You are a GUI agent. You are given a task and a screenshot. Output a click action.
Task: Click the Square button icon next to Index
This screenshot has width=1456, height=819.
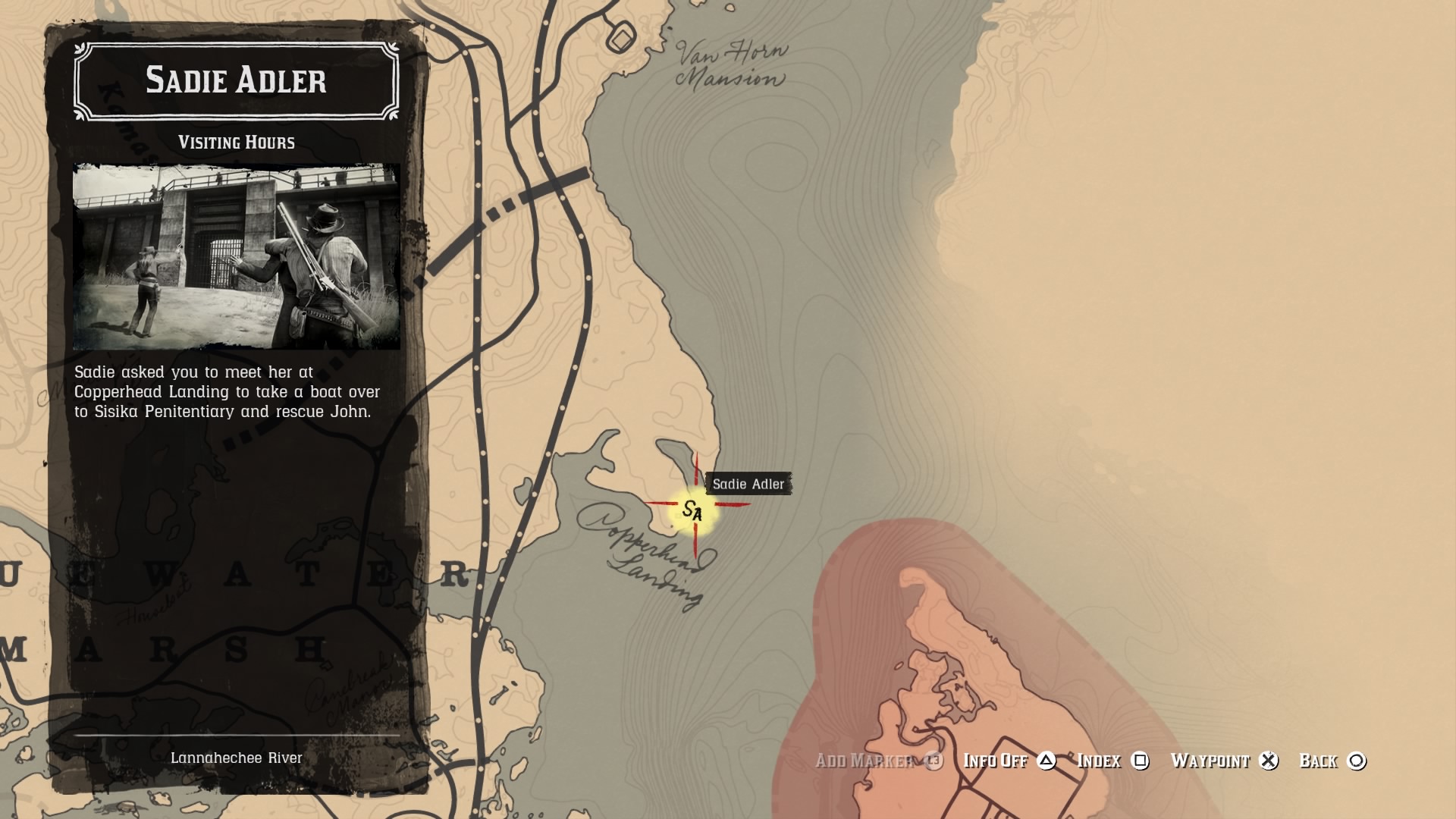pos(1140,761)
